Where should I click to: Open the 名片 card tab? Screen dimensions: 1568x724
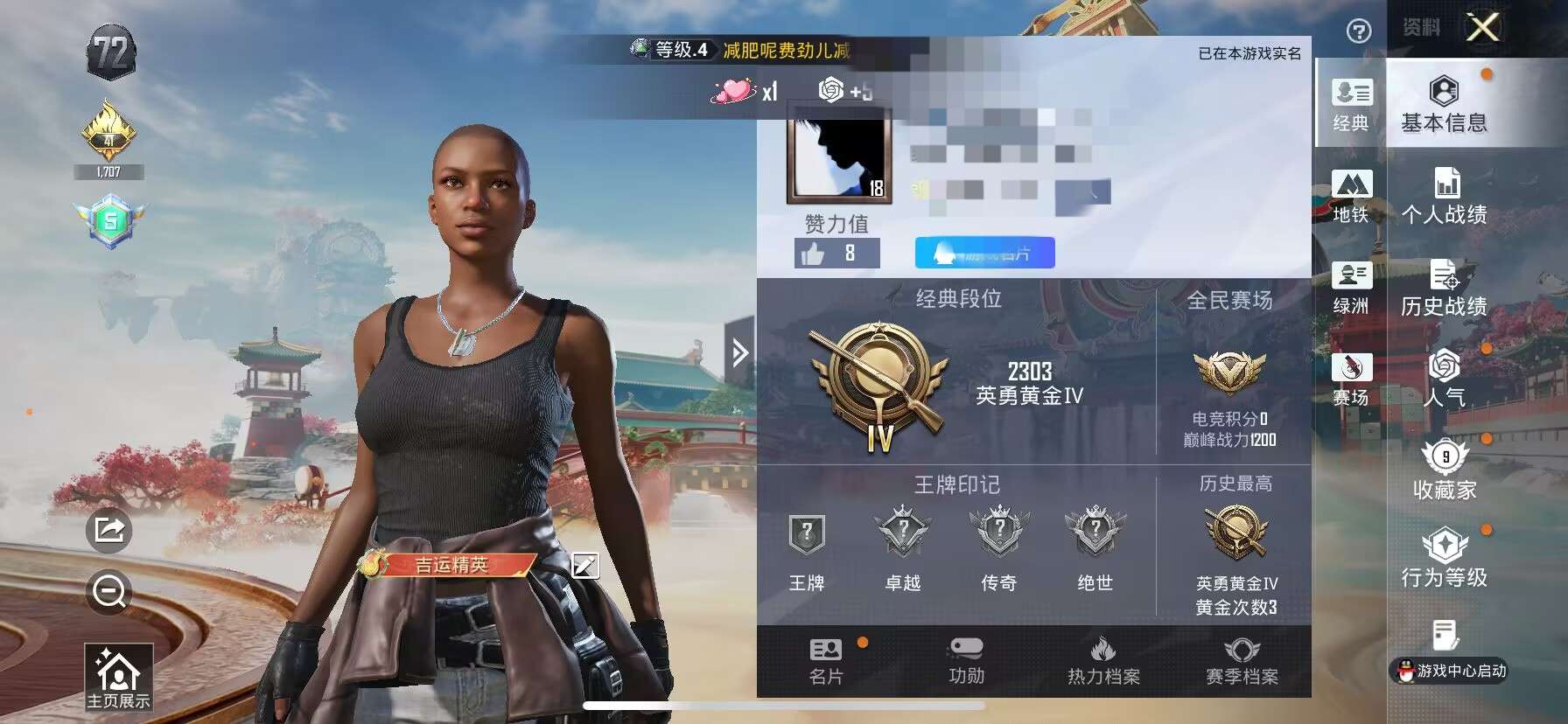click(x=825, y=662)
